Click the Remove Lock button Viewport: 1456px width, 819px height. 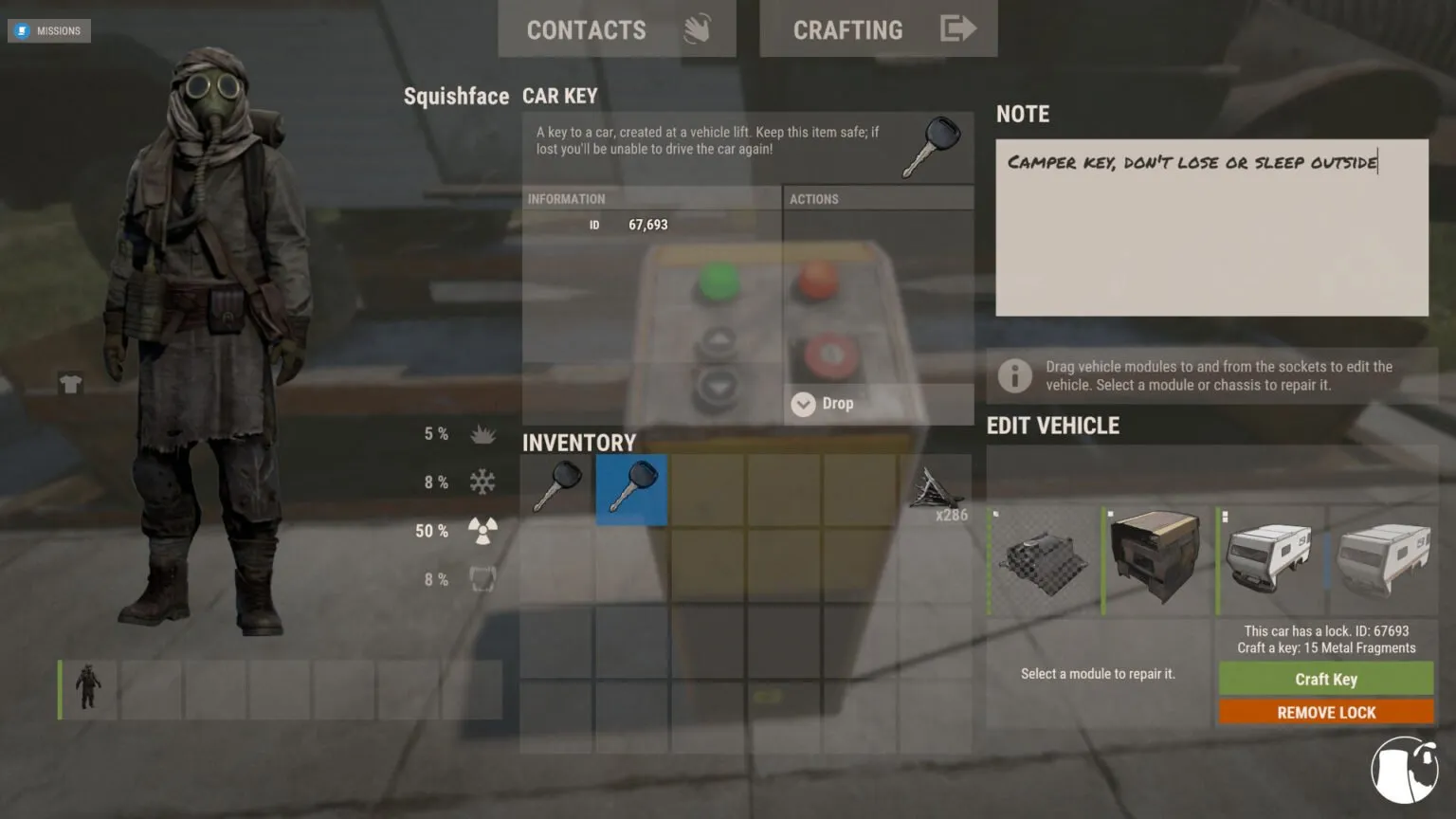(1325, 712)
